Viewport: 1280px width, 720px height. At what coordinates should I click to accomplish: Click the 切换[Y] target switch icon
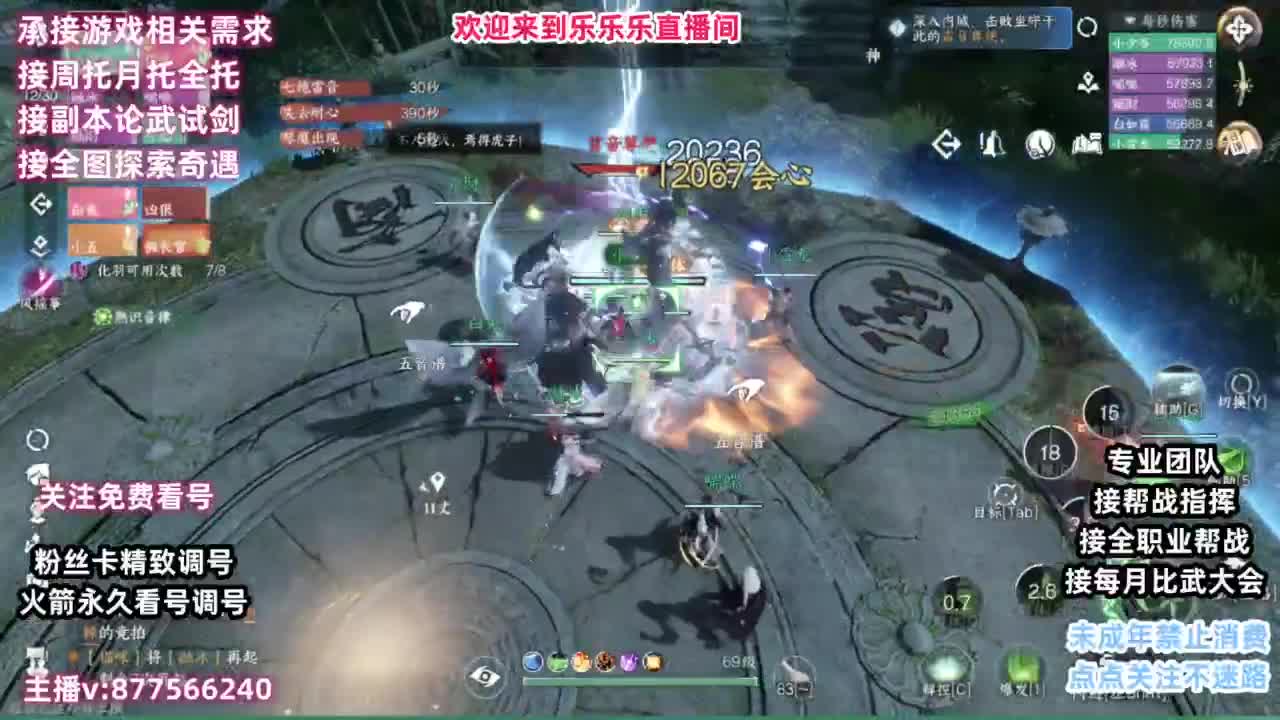point(1242,383)
